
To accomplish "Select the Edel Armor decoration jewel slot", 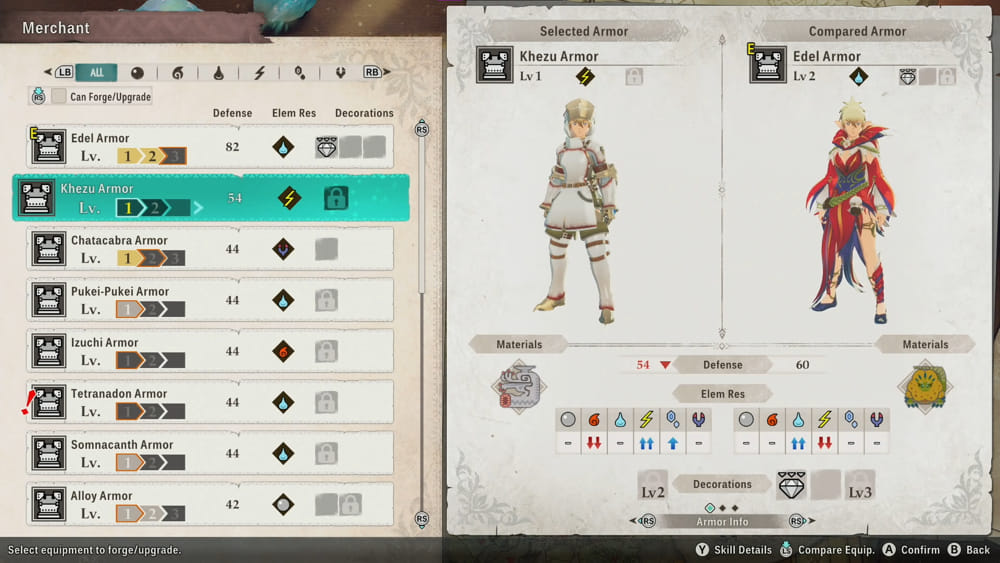I will click(328, 147).
